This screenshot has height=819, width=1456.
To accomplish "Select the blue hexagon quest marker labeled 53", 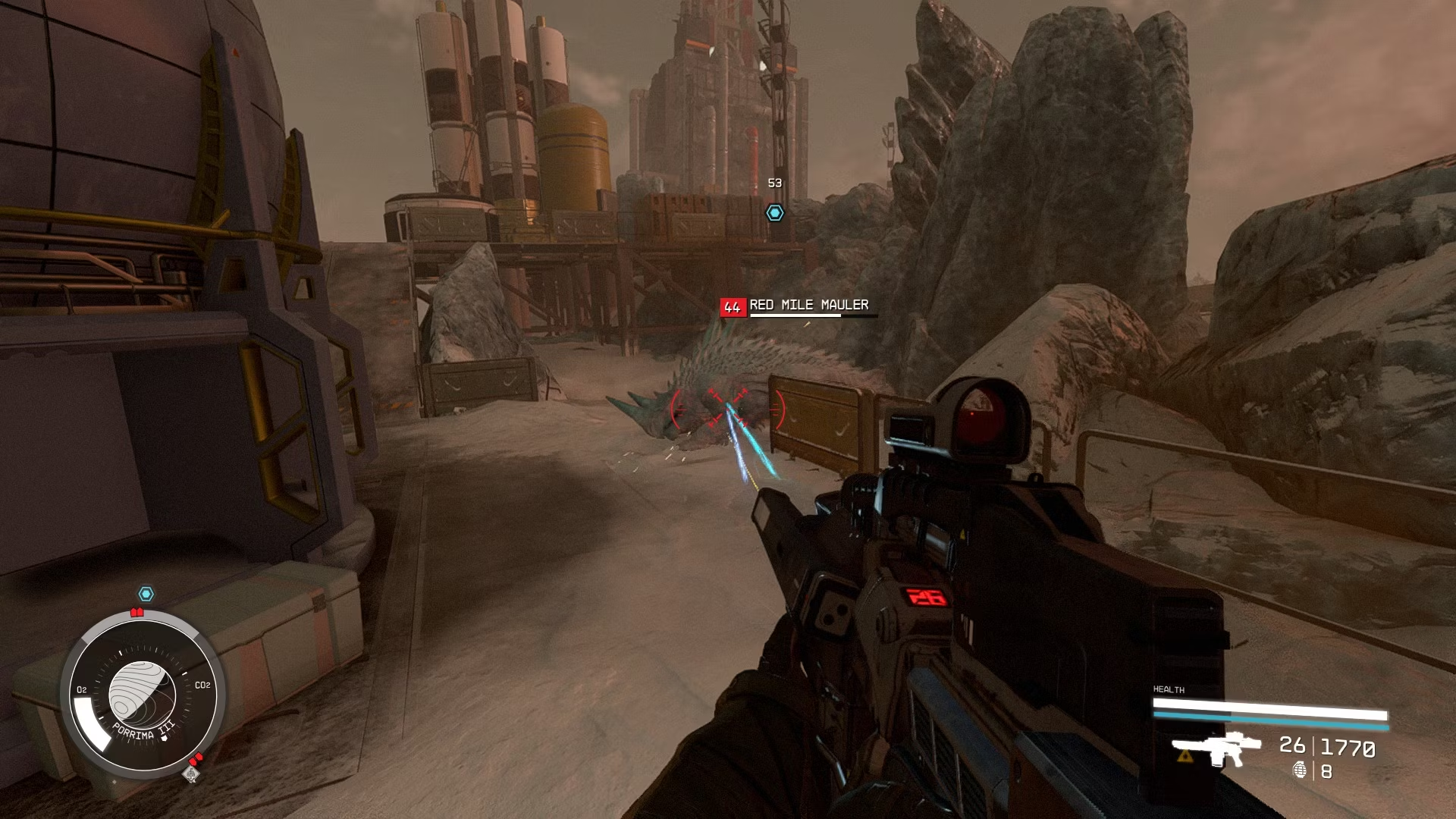I will [x=774, y=213].
